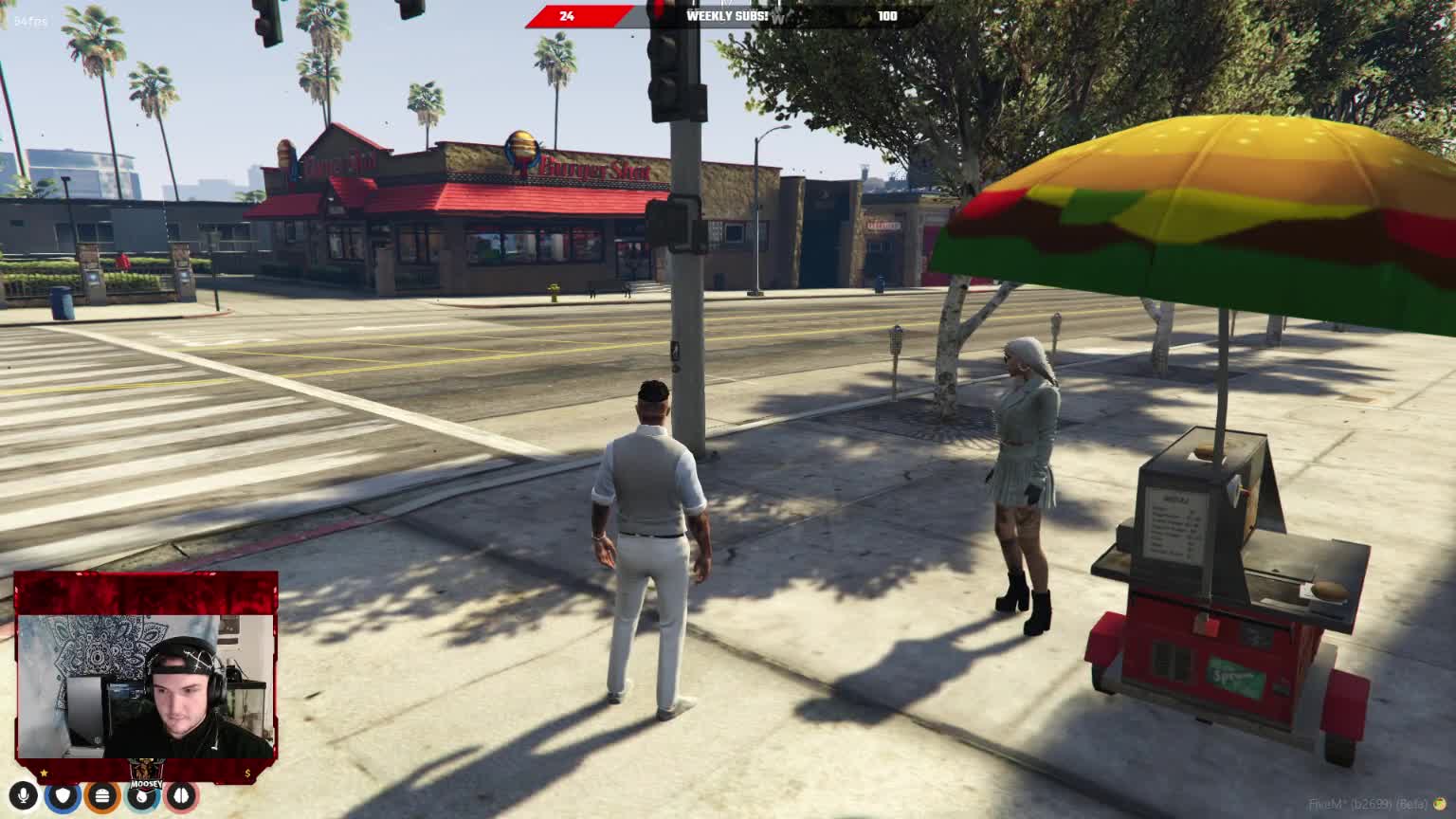Click the streamer webcam overlay

146,684
